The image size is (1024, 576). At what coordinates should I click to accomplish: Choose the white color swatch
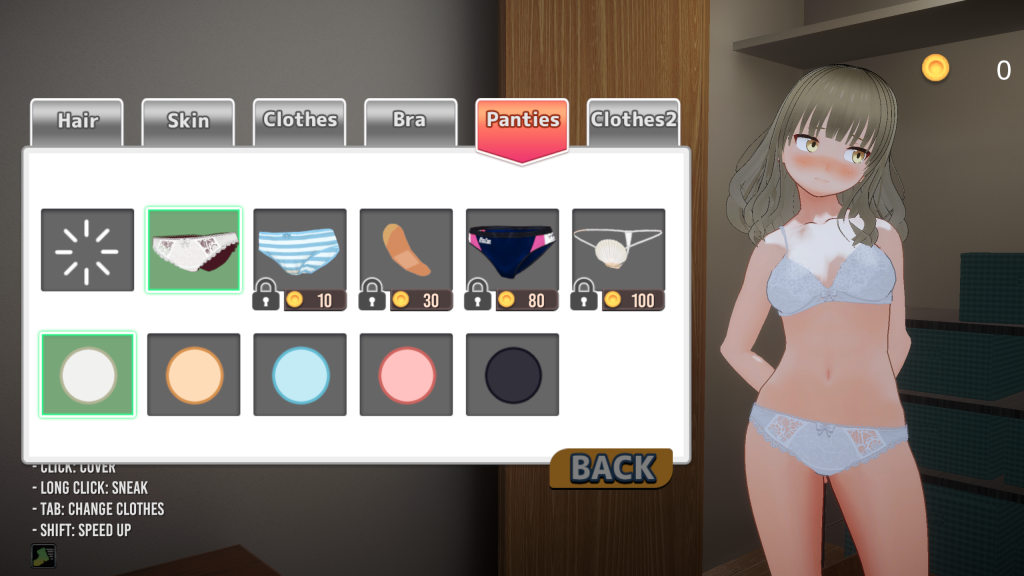[88, 375]
